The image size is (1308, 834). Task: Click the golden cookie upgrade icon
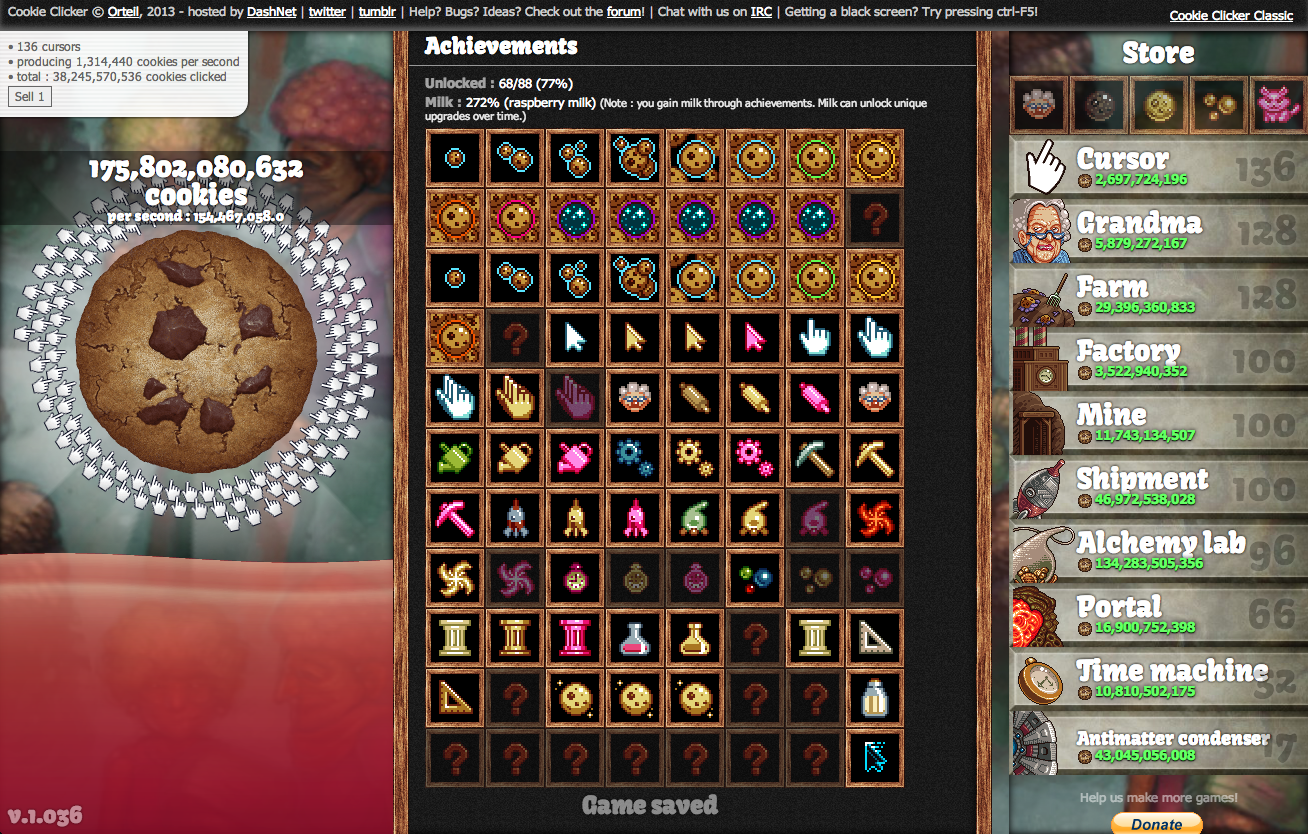tap(1158, 104)
